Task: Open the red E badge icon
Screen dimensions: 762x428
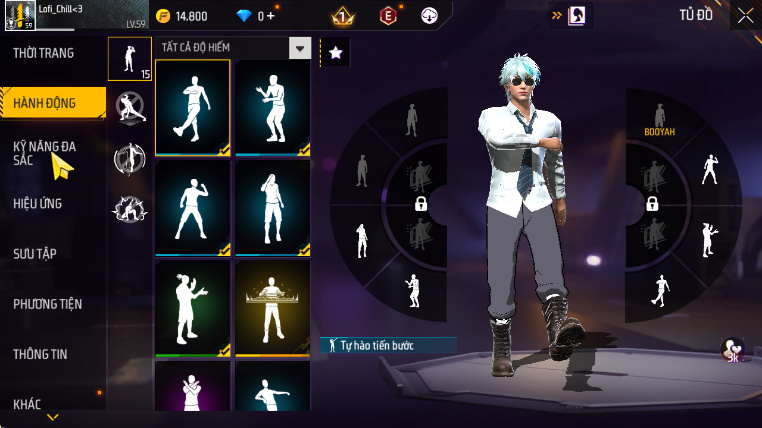Action: pyautogui.click(x=387, y=16)
